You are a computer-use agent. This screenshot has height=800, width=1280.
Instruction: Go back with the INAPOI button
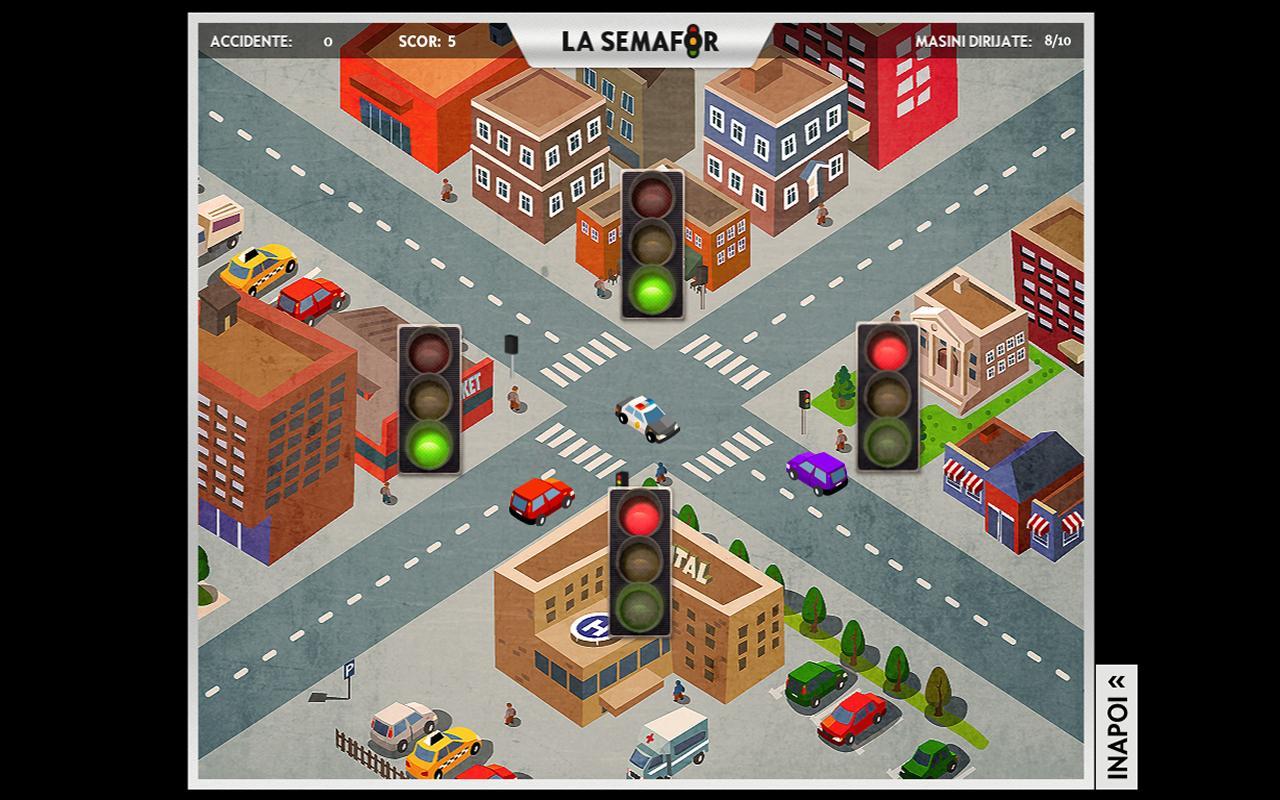pos(1116,722)
